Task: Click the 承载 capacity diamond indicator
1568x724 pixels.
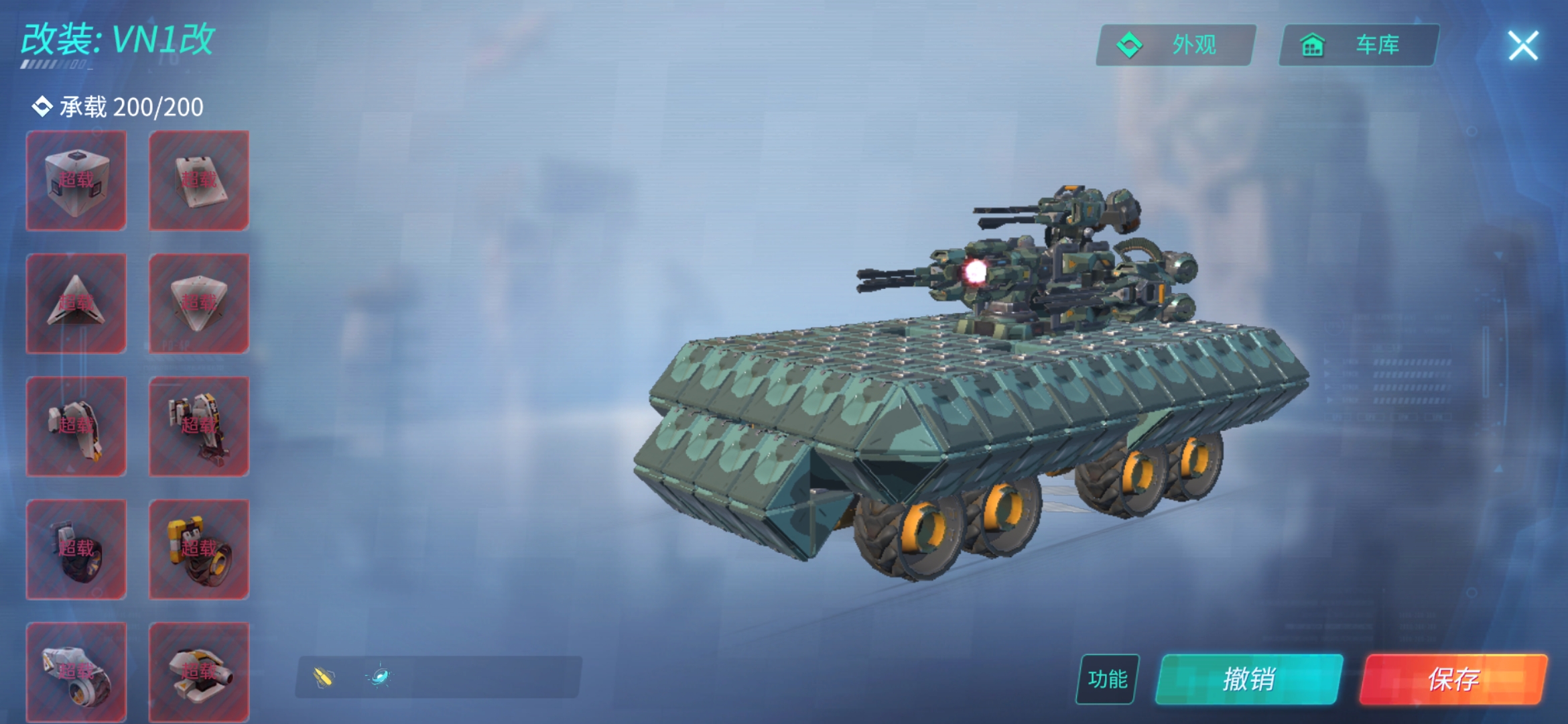Action: point(42,106)
